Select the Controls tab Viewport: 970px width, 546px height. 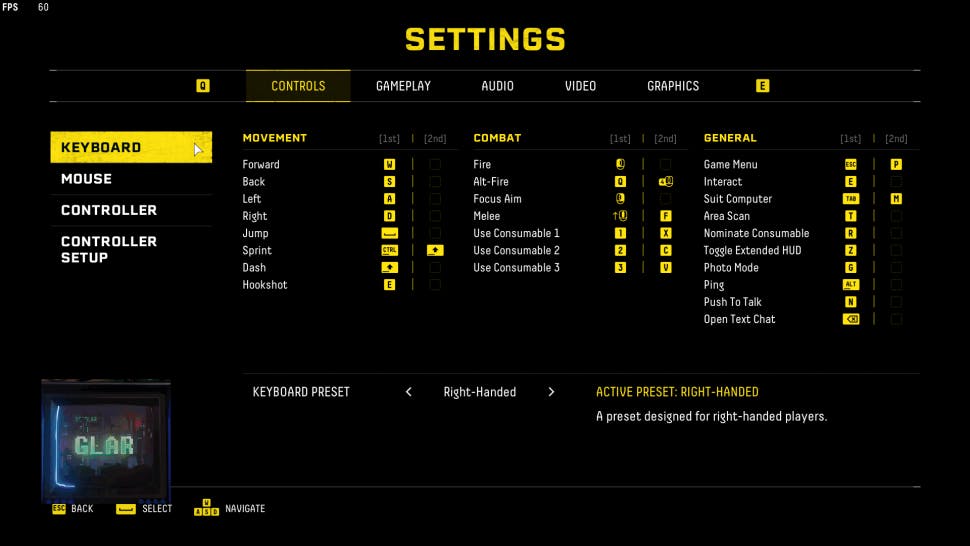(298, 86)
